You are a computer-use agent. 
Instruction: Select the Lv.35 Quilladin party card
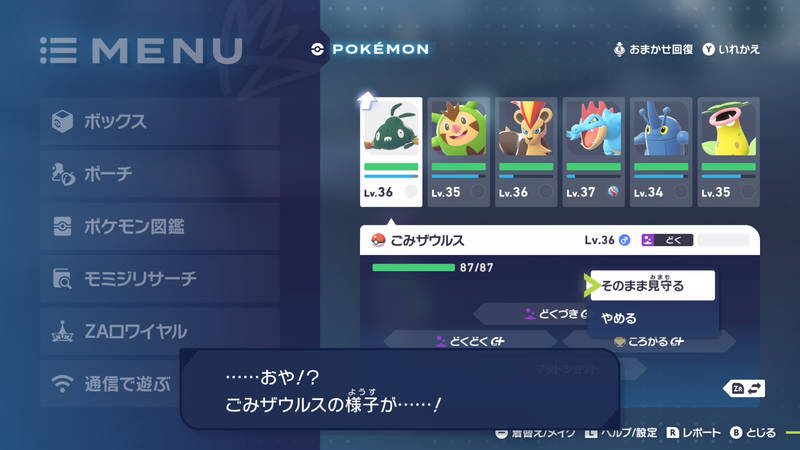[x=459, y=152]
